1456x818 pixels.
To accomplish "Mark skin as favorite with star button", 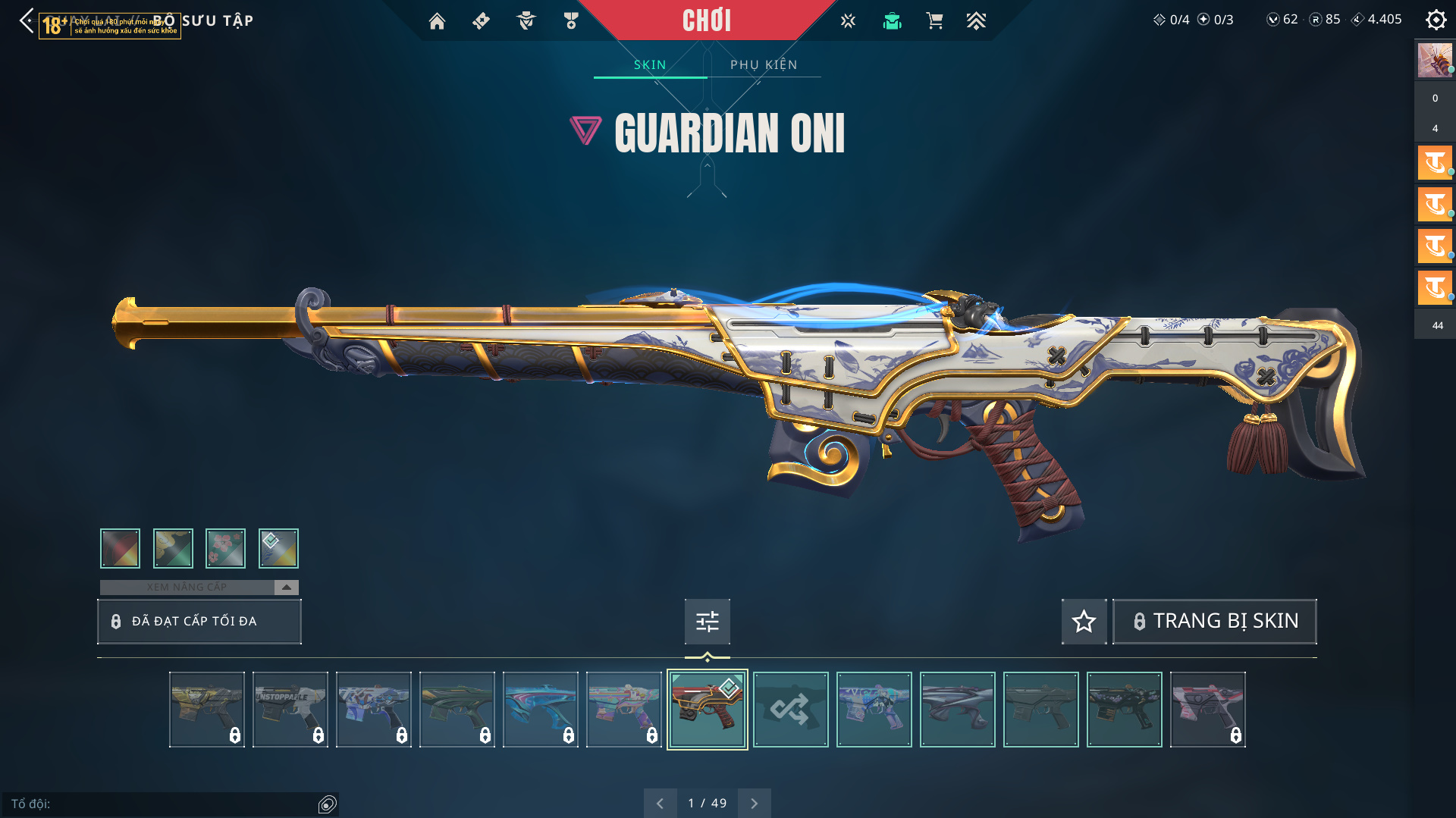I will click(1084, 621).
